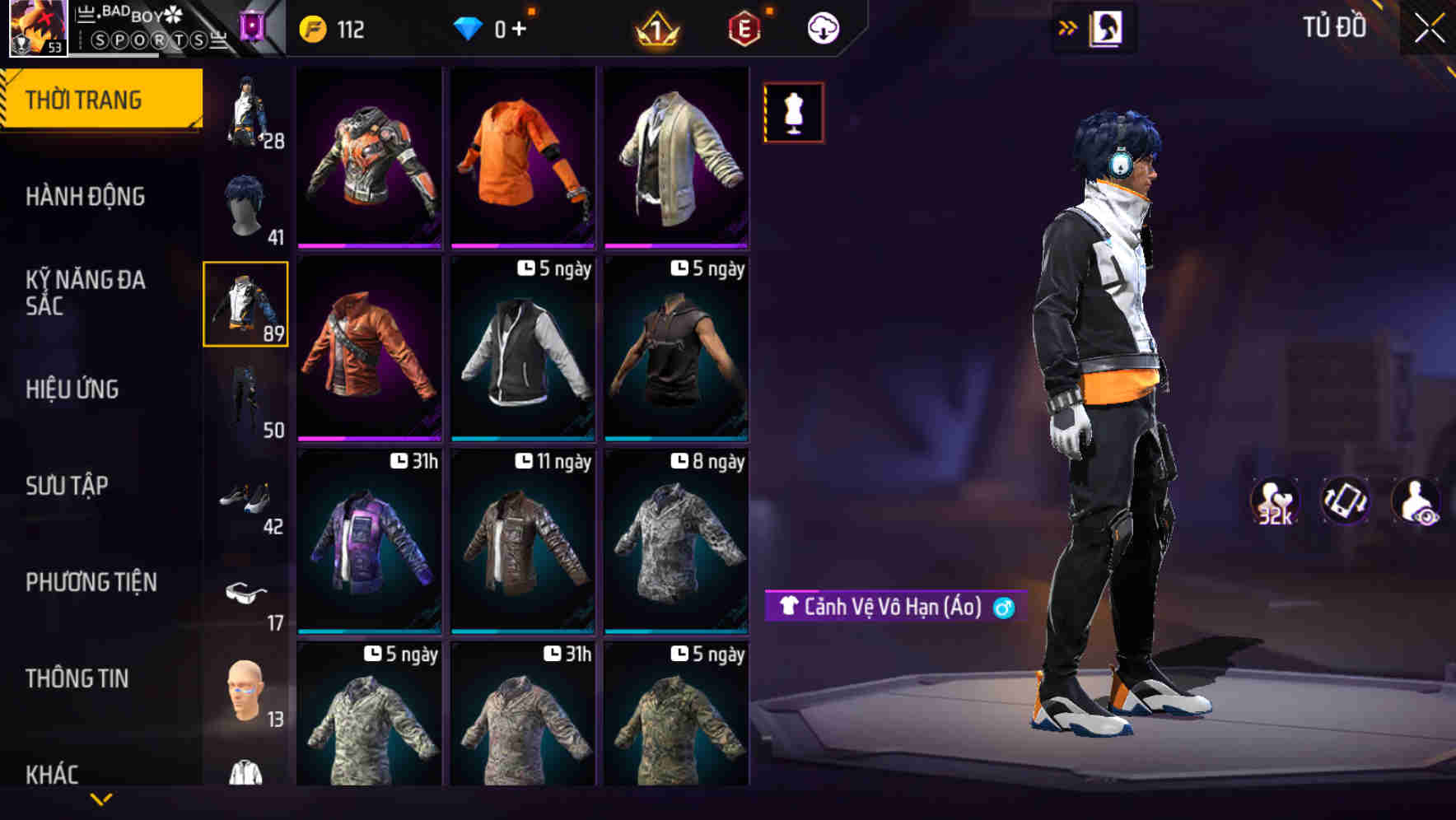Open the HÀNH ĐỘNG menu section

(x=84, y=197)
